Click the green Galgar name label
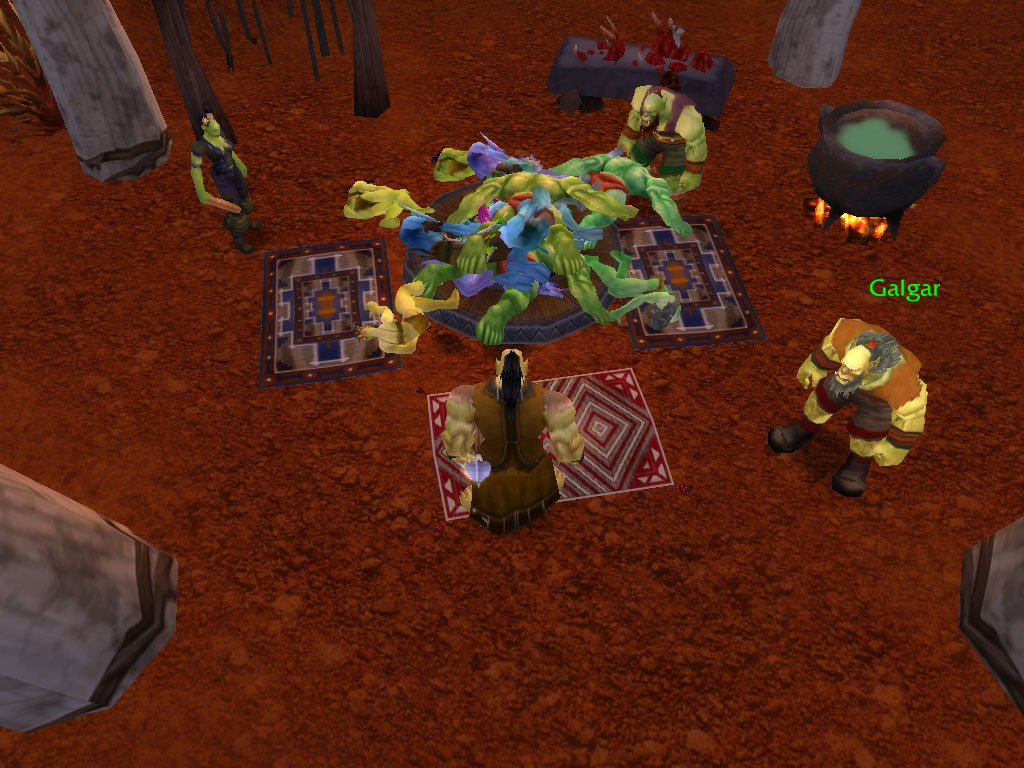The height and width of the screenshot is (768, 1024). [x=904, y=290]
